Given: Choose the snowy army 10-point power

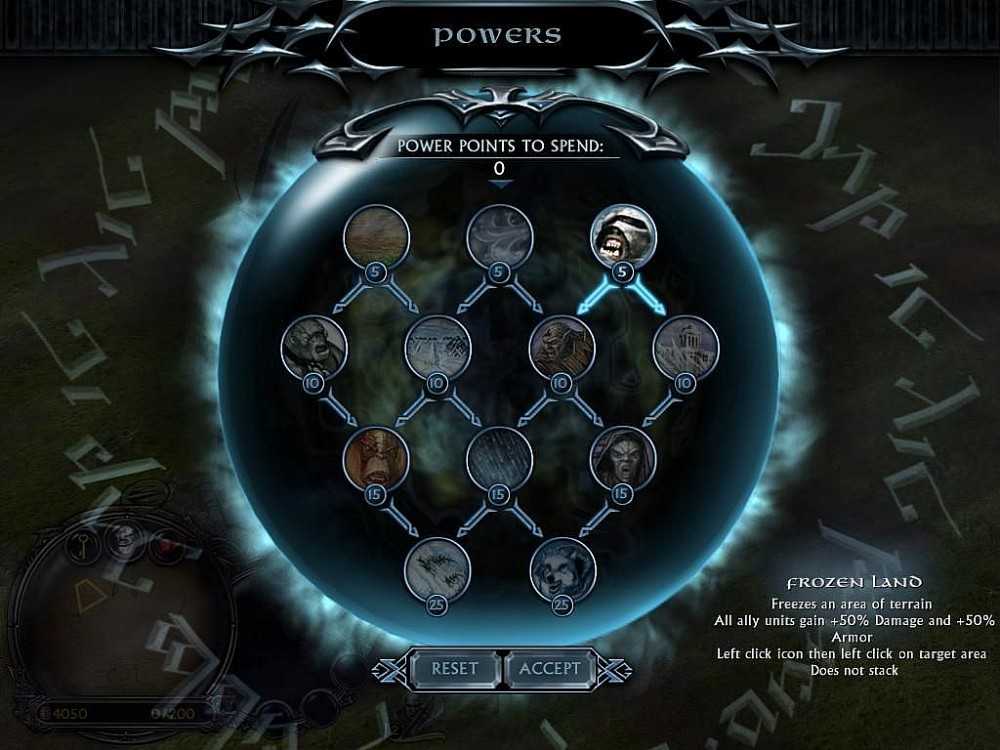Looking at the screenshot, I should tap(438, 348).
